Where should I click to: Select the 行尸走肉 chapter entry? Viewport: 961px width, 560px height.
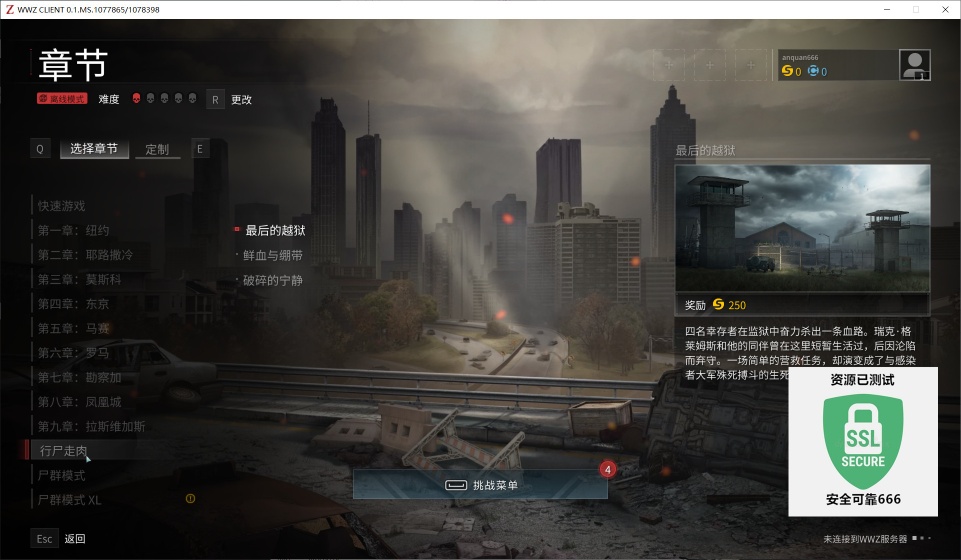(64, 451)
